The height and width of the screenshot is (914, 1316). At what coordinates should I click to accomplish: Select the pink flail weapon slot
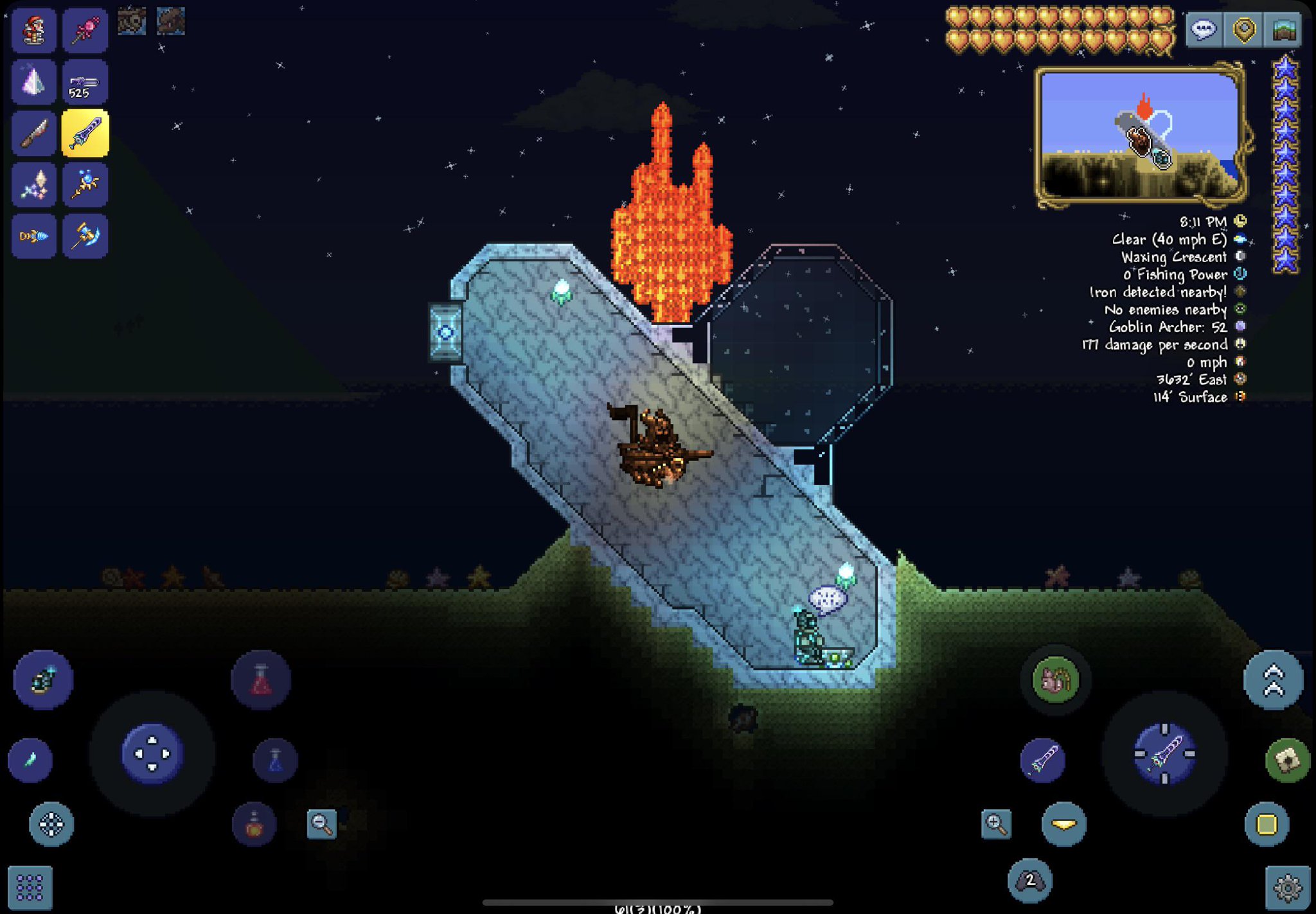[85, 30]
